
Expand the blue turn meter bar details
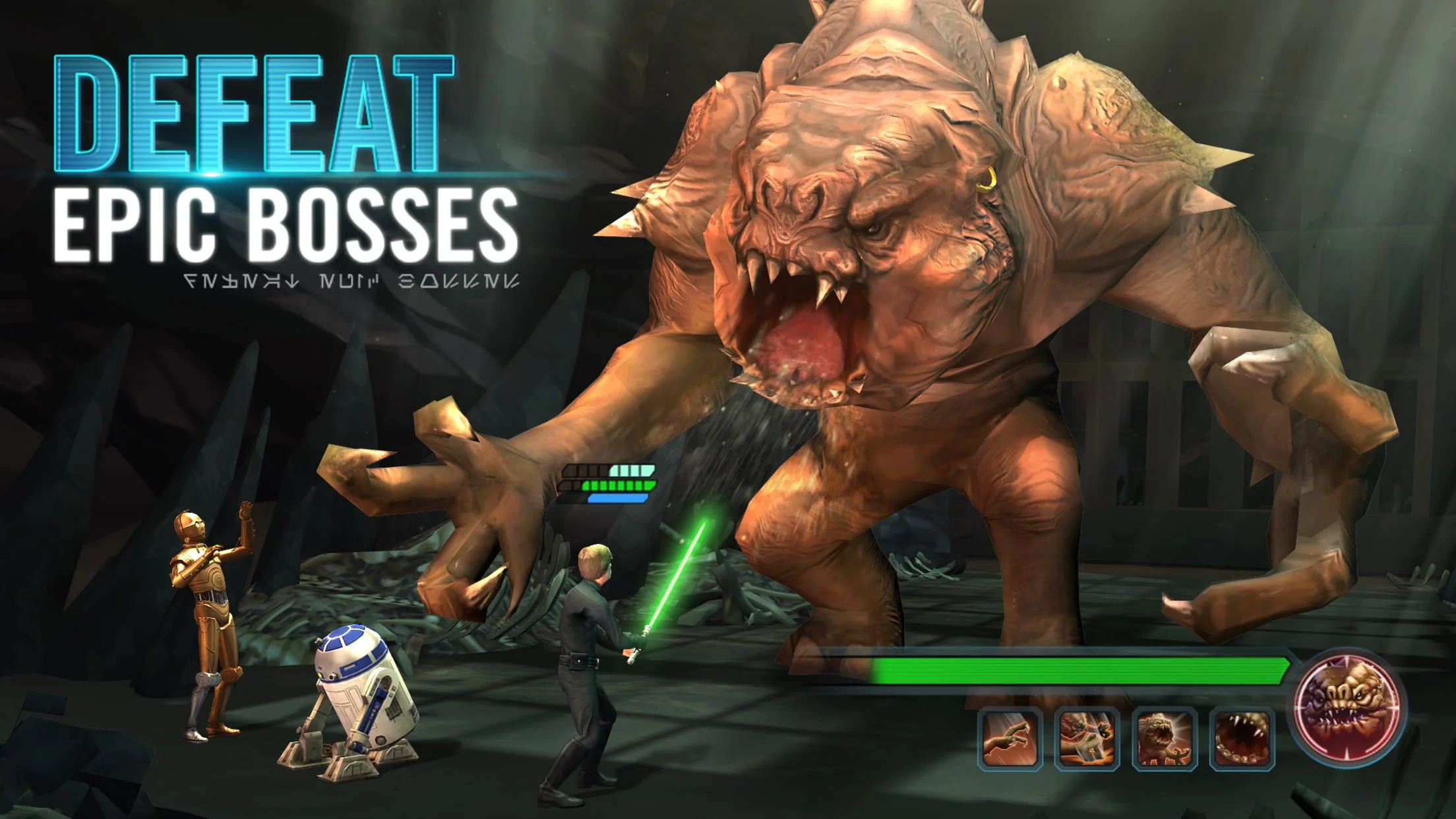click(617, 499)
